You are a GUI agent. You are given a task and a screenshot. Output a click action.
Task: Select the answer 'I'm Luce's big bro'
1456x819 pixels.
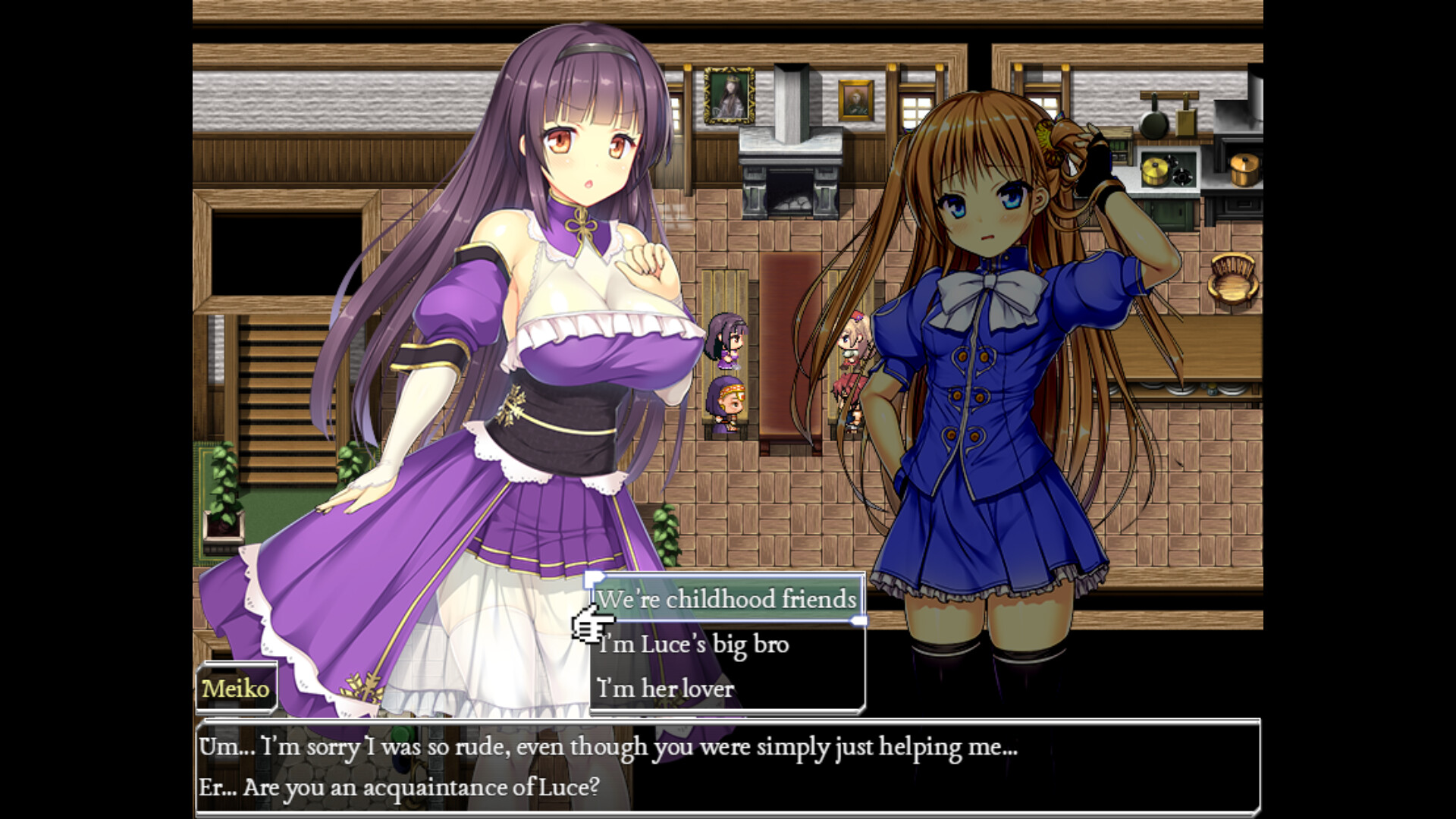692,644
